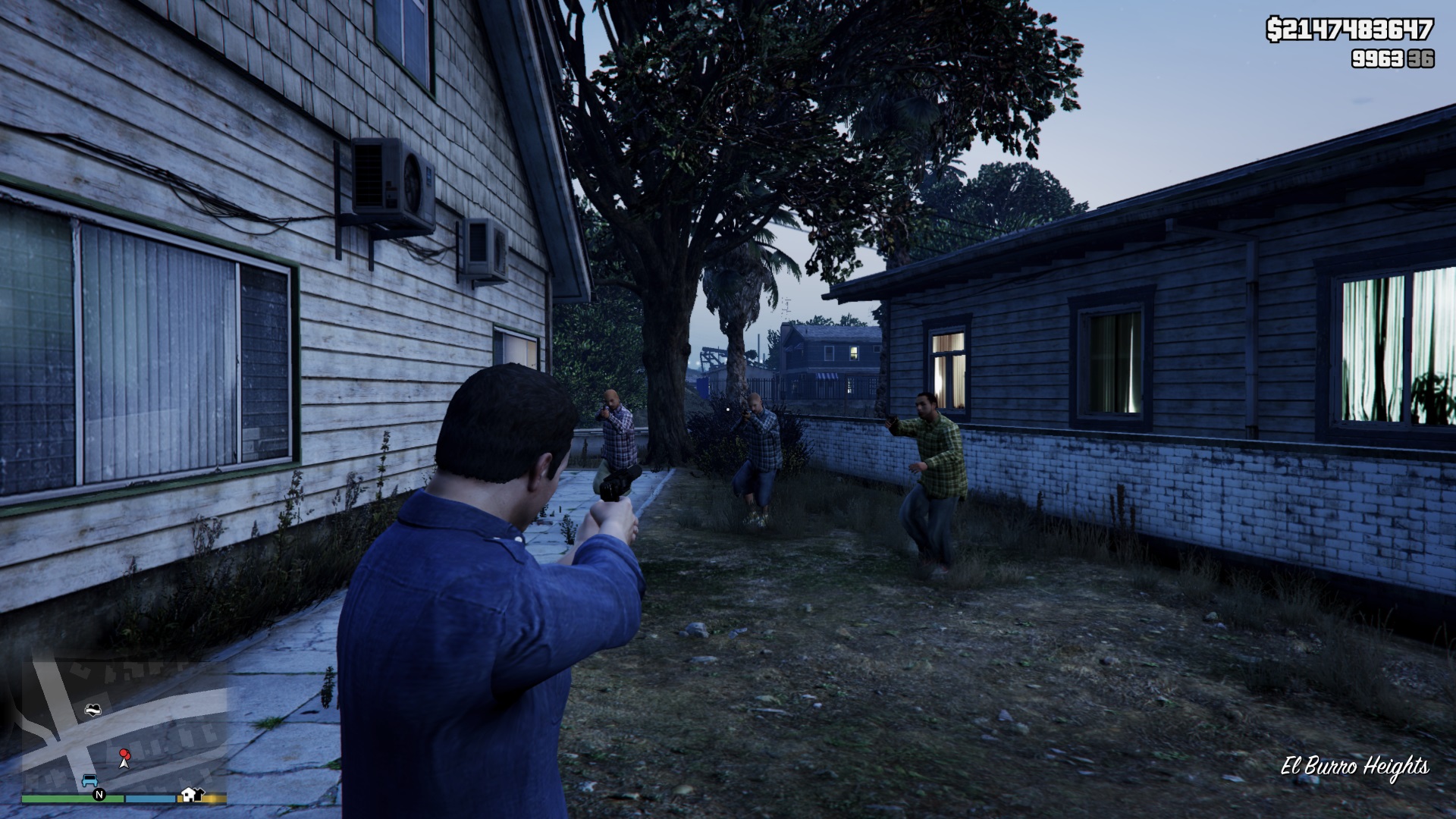This screenshot has height=819, width=1456.
Task: Click the North compass indicator on minimap
Action: 99,795
